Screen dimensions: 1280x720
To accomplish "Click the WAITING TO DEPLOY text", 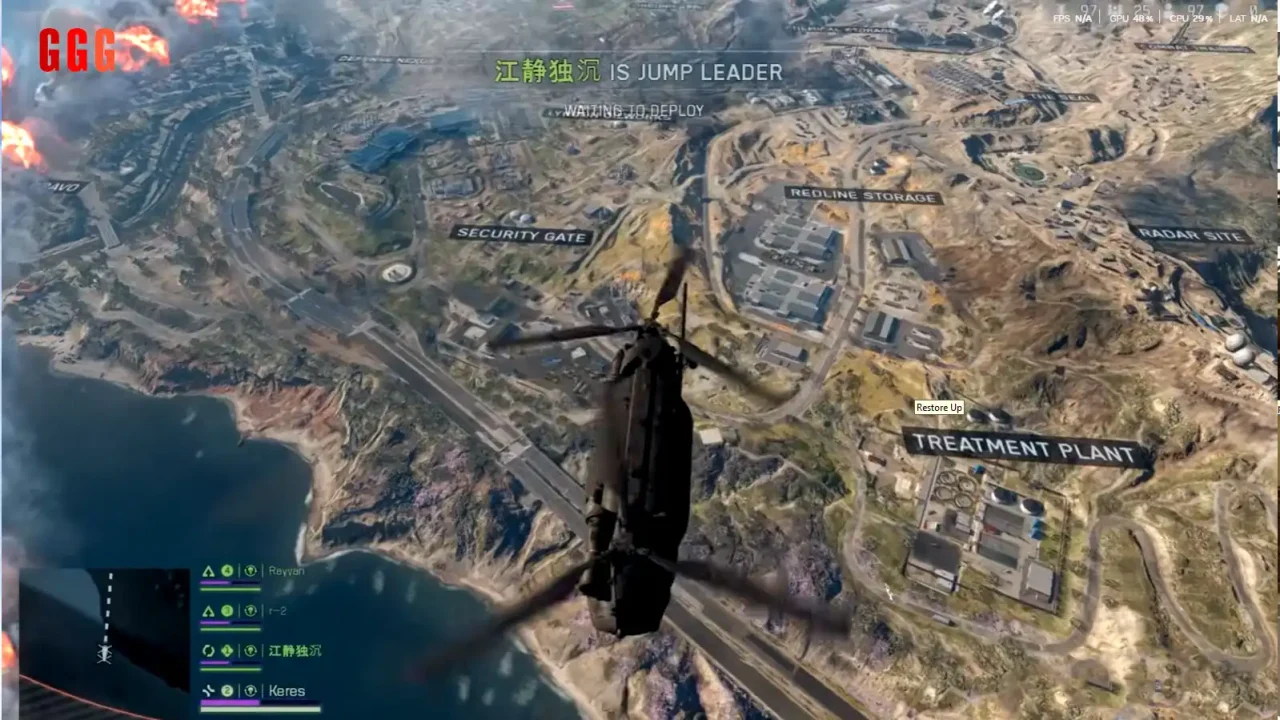I will 634,110.
